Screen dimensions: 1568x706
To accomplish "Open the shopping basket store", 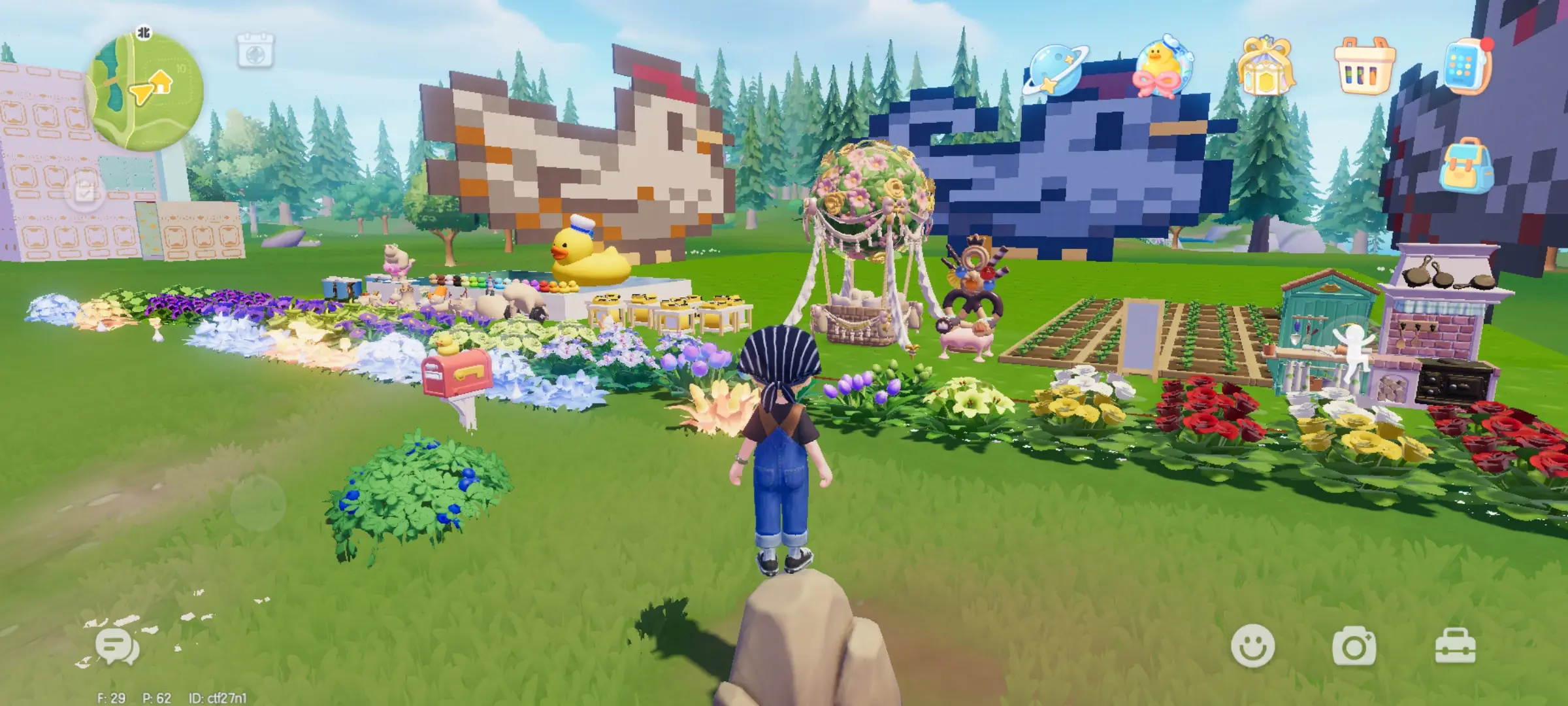I will point(1364,67).
